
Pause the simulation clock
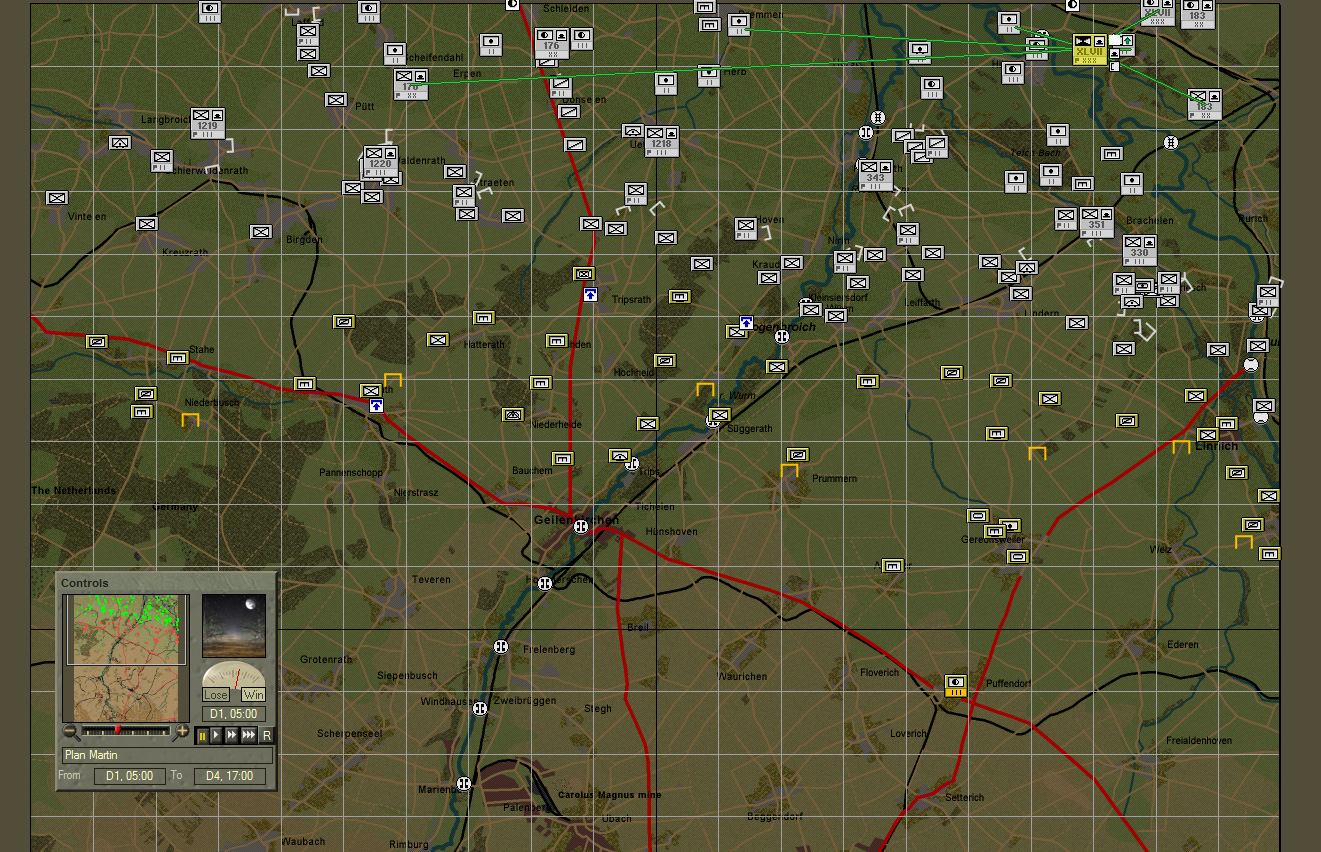click(203, 735)
